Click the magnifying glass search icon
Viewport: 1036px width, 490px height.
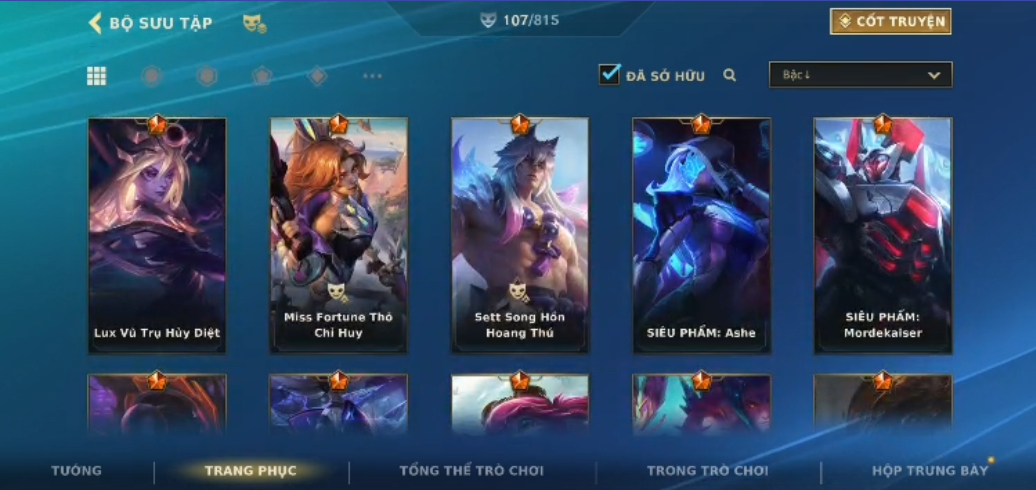click(x=730, y=75)
